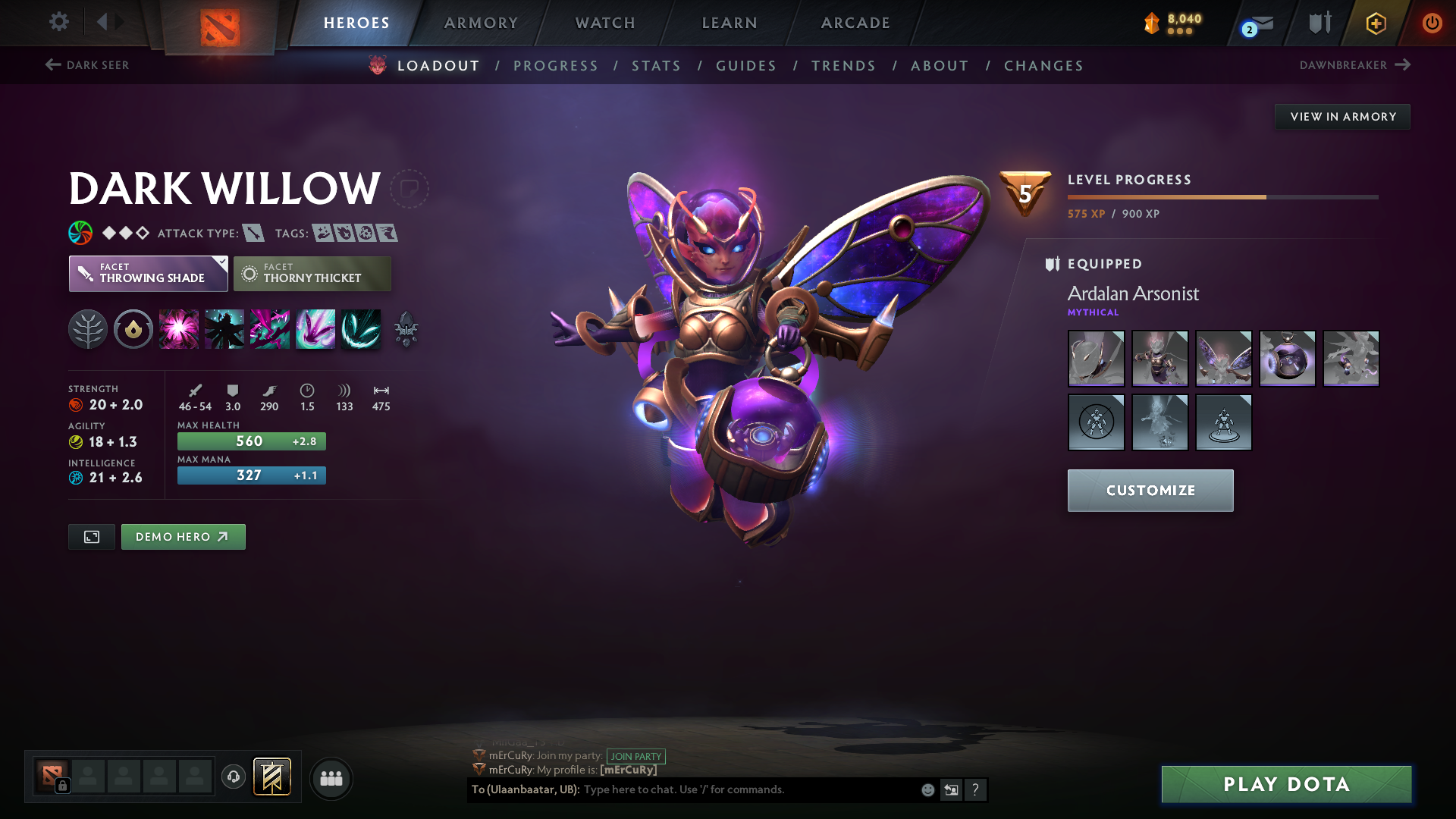Click the Shadow Realm ability icon
This screenshot has width=1456, height=819.
point(224,329)
